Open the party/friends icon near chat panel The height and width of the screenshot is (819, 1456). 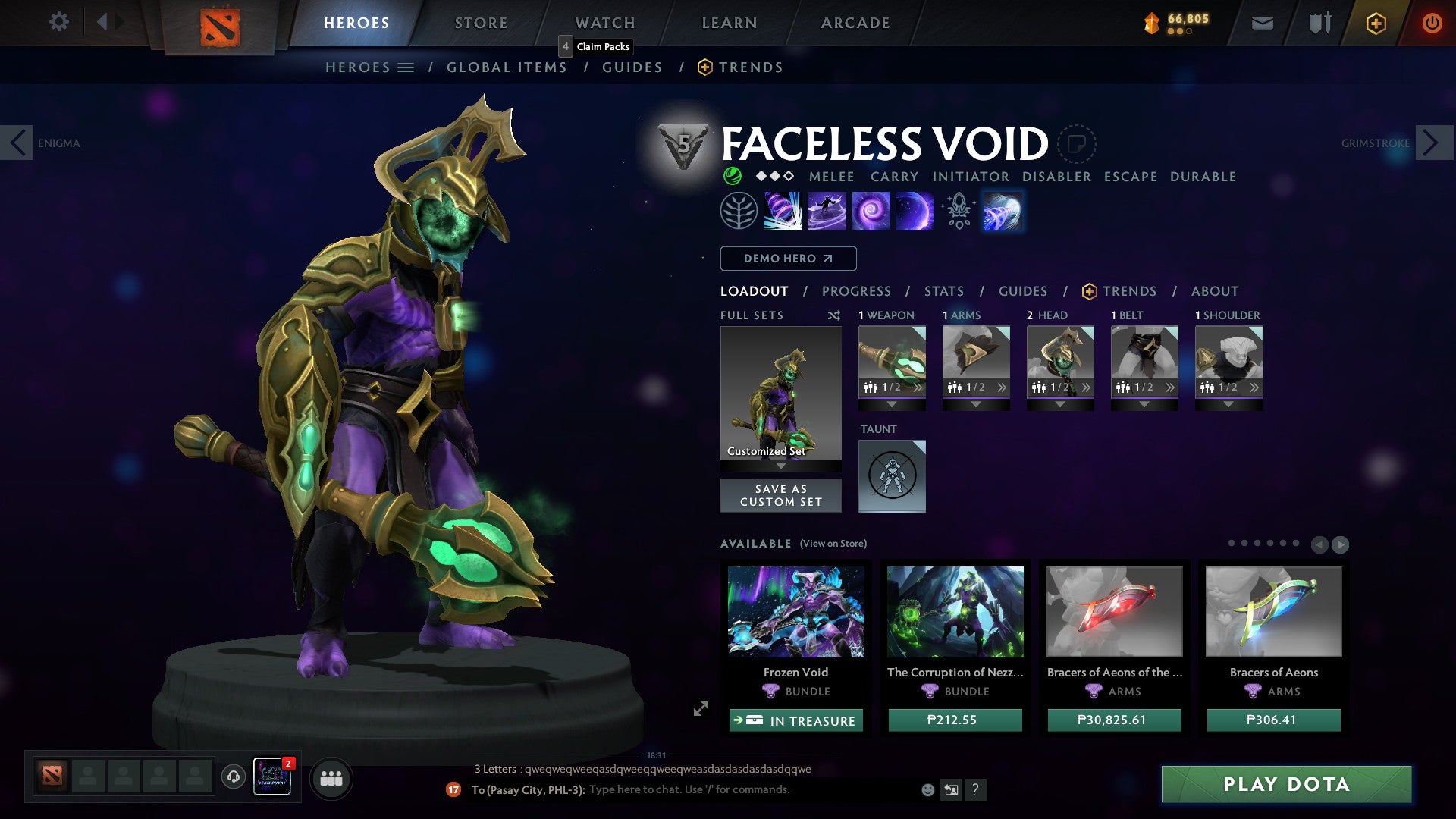pyautogui.click(x=331, y=778)
